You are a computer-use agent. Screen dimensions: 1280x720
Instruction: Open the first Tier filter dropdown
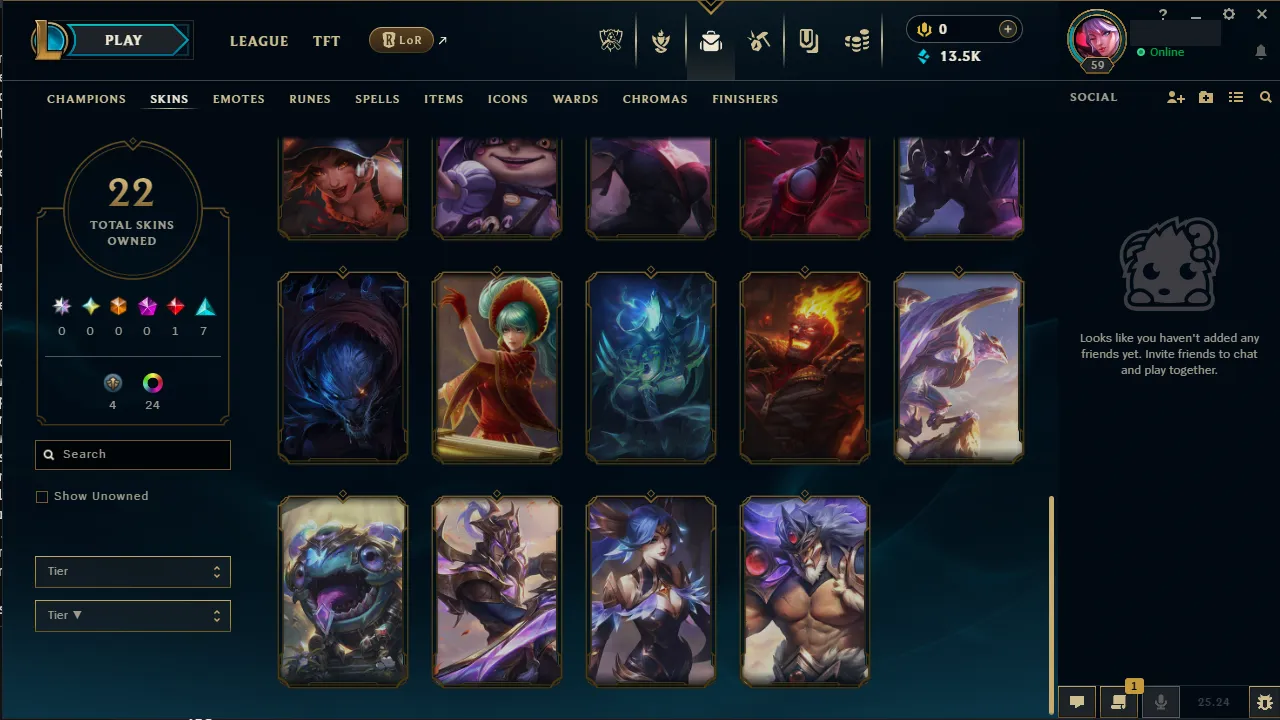[132, 571]
